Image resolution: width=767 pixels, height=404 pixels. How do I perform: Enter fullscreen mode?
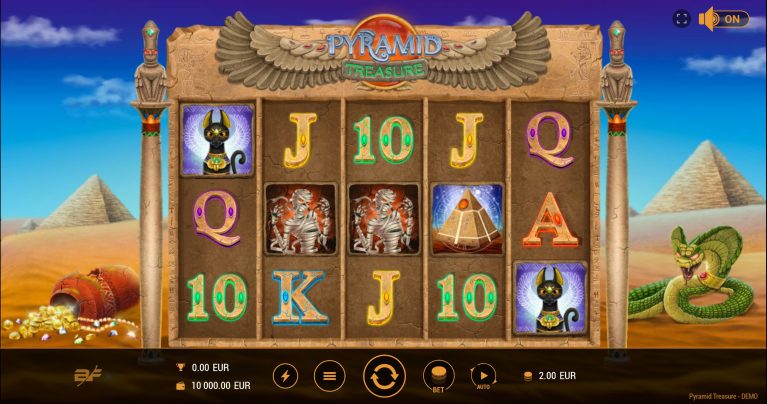tap(682, 19)
